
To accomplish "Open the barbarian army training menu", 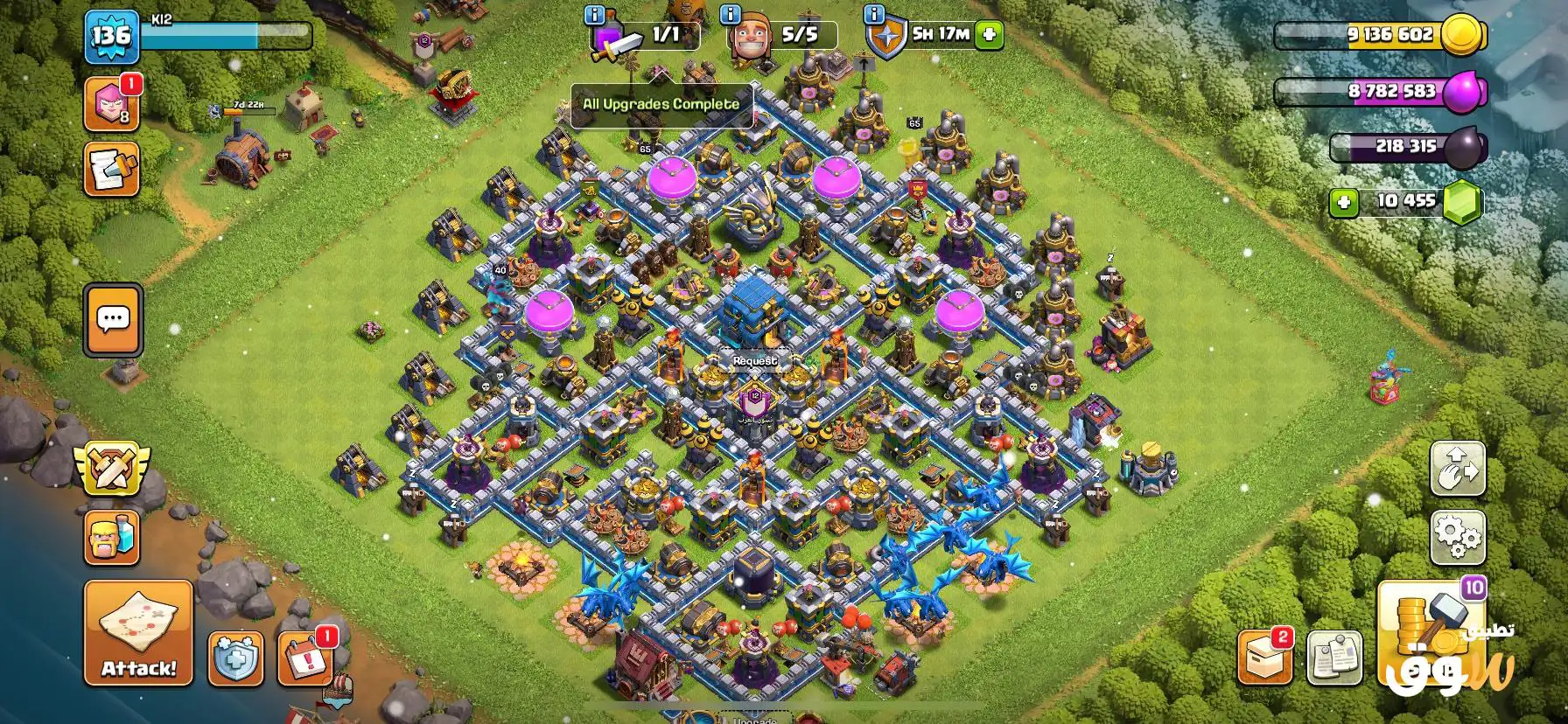I will coord(111,538).
